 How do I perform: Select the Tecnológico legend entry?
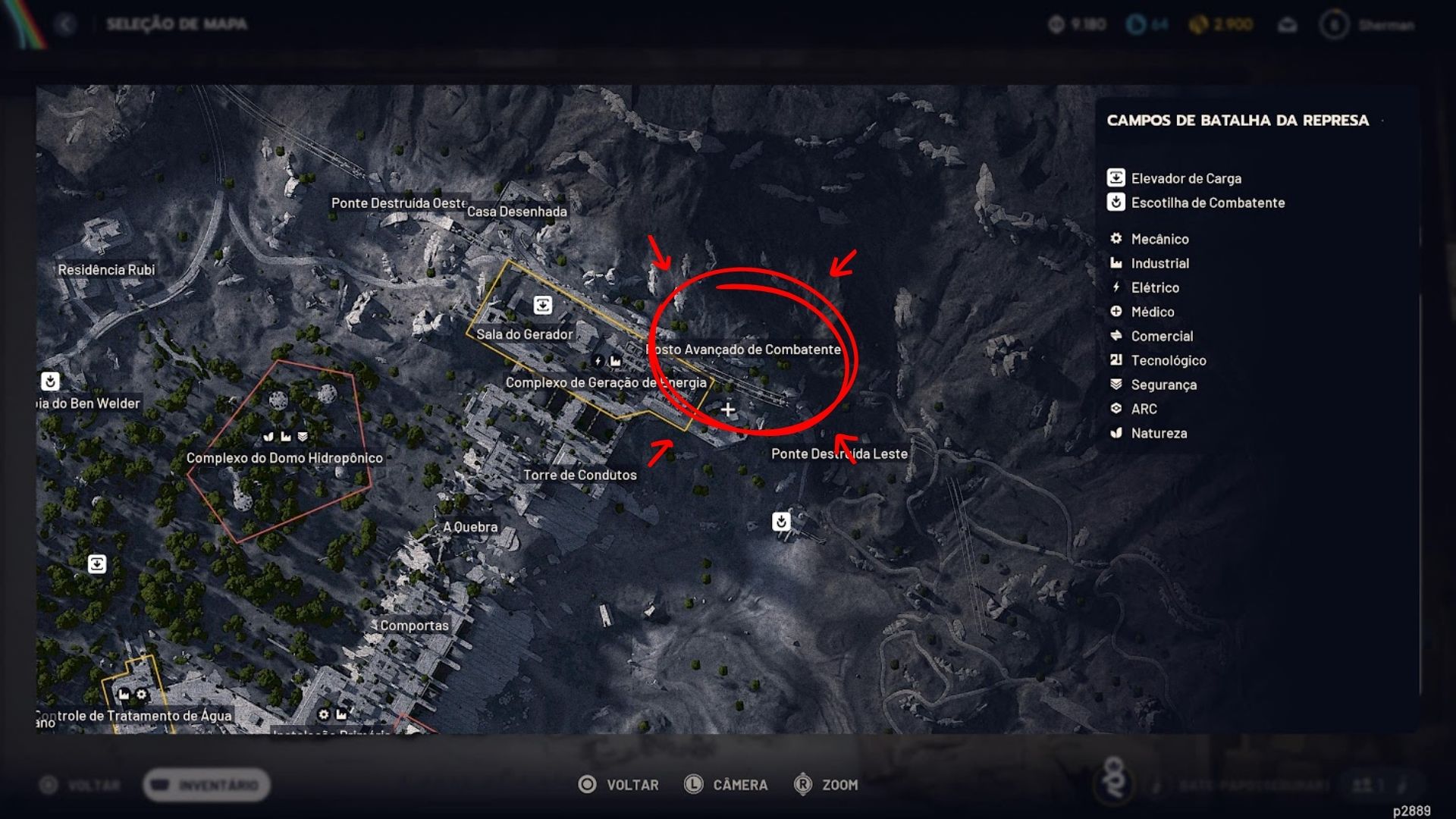(x=1168, y=360)
